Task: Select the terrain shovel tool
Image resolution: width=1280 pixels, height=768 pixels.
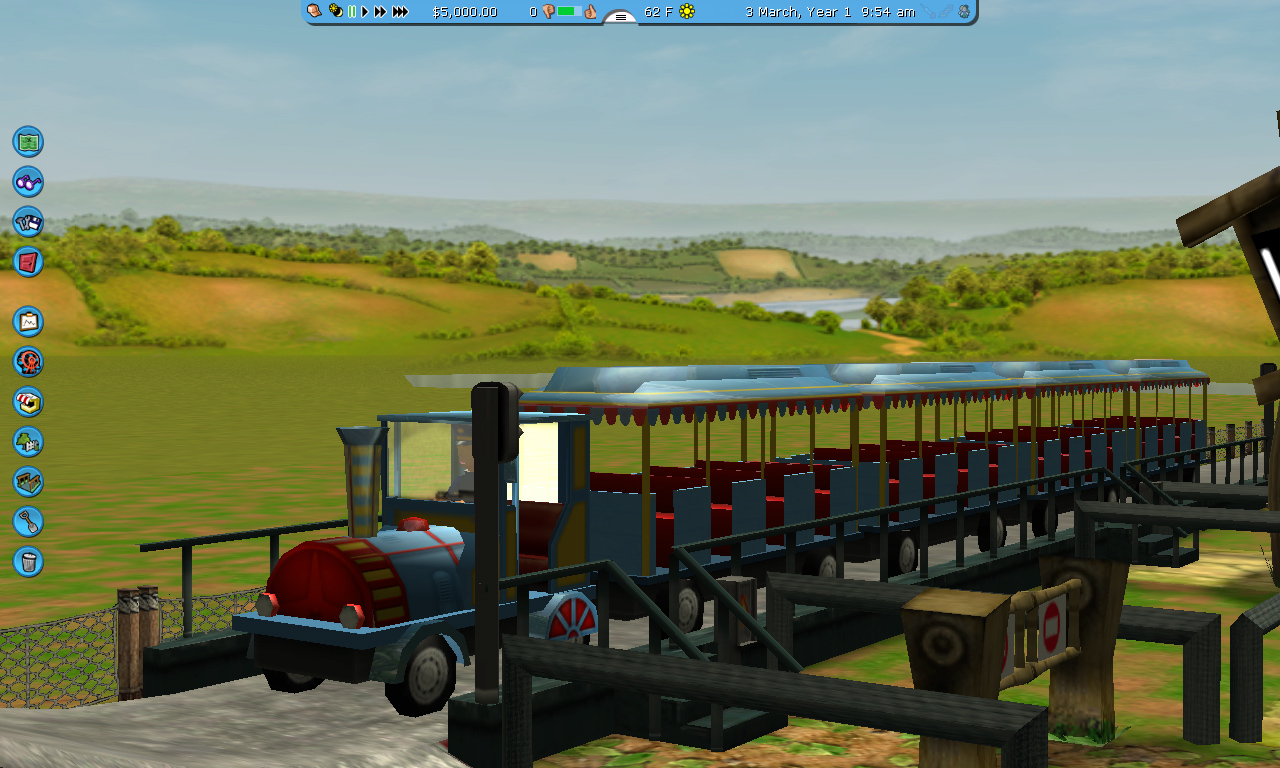Action: pyautogui.click(x=28, y=521)
